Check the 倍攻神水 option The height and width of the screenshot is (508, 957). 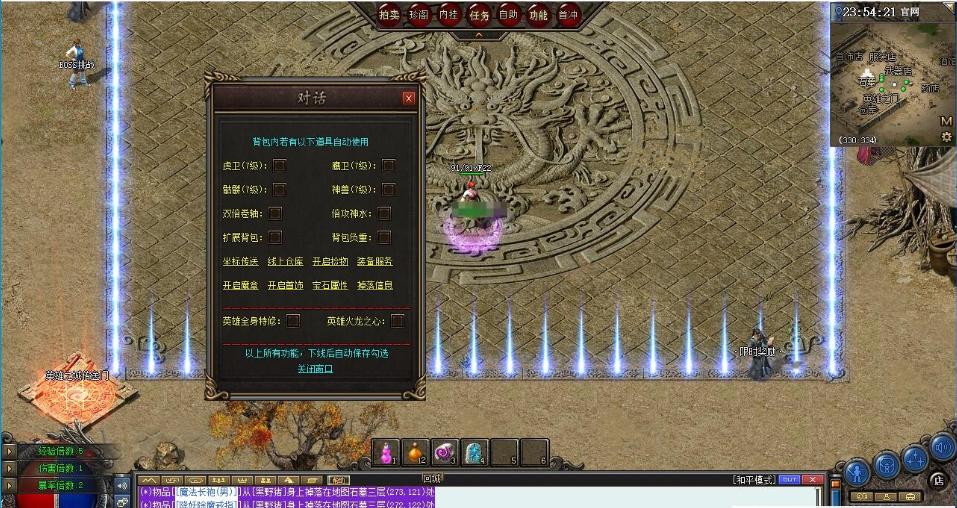click(x=384, y=213)
